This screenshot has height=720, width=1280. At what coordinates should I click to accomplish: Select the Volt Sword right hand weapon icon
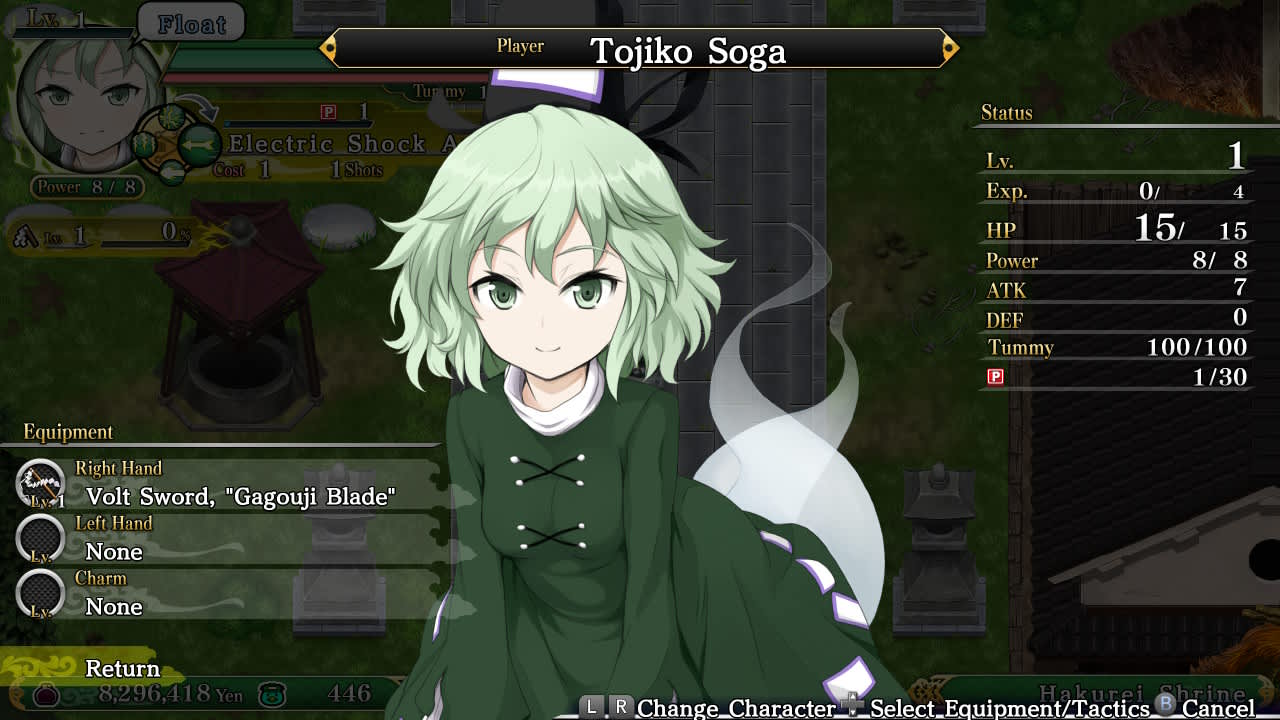[x=40, y=485]
